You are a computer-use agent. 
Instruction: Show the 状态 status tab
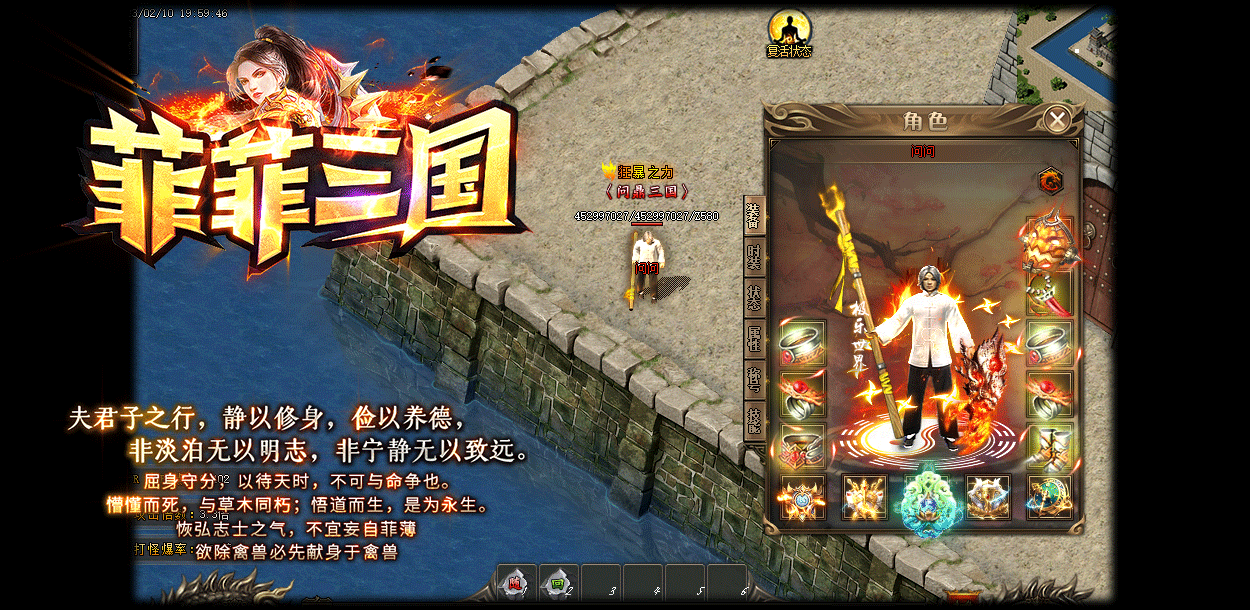pos(754,297)
